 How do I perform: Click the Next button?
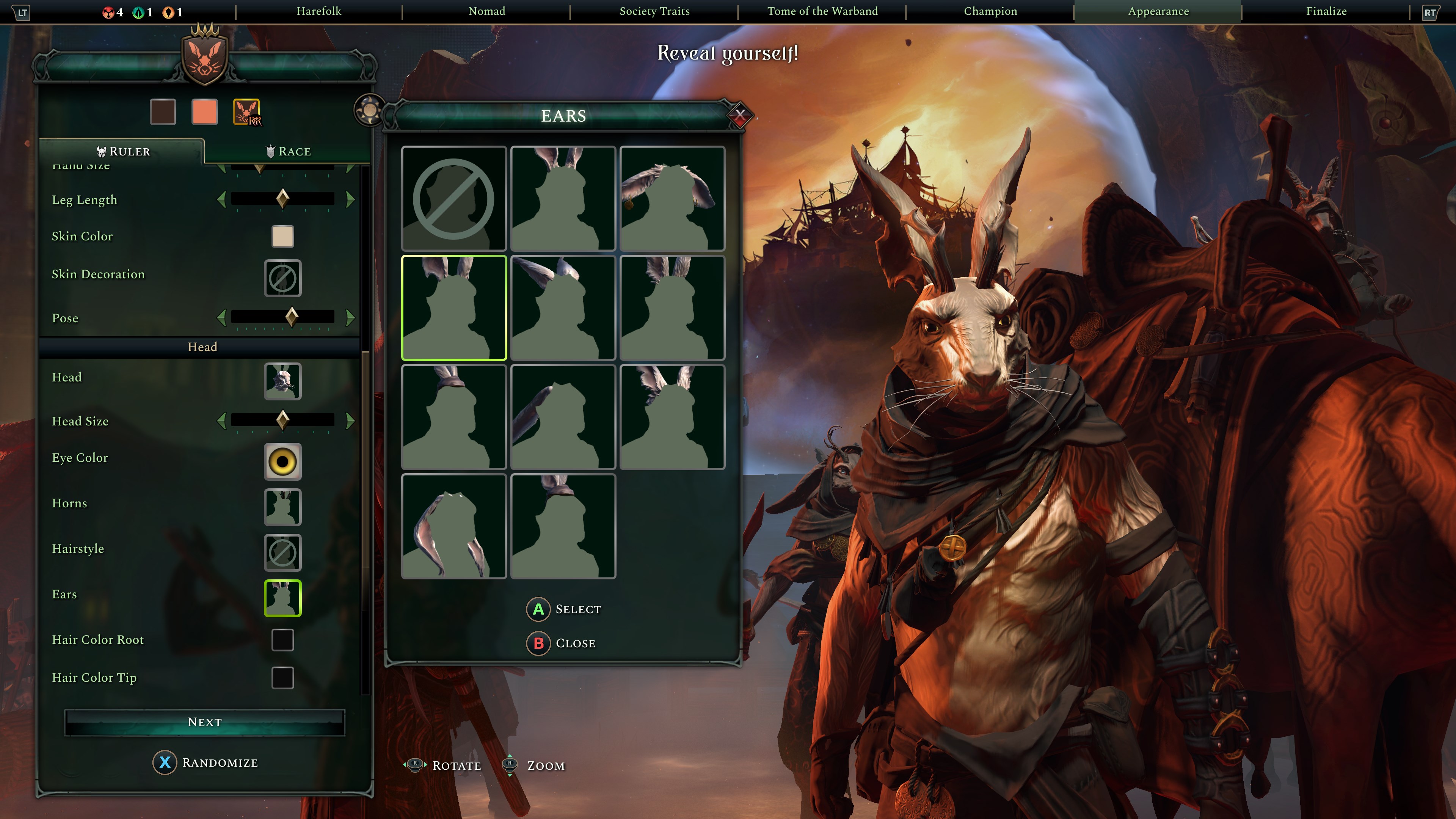pyautogui.click(x=205, y=722)
